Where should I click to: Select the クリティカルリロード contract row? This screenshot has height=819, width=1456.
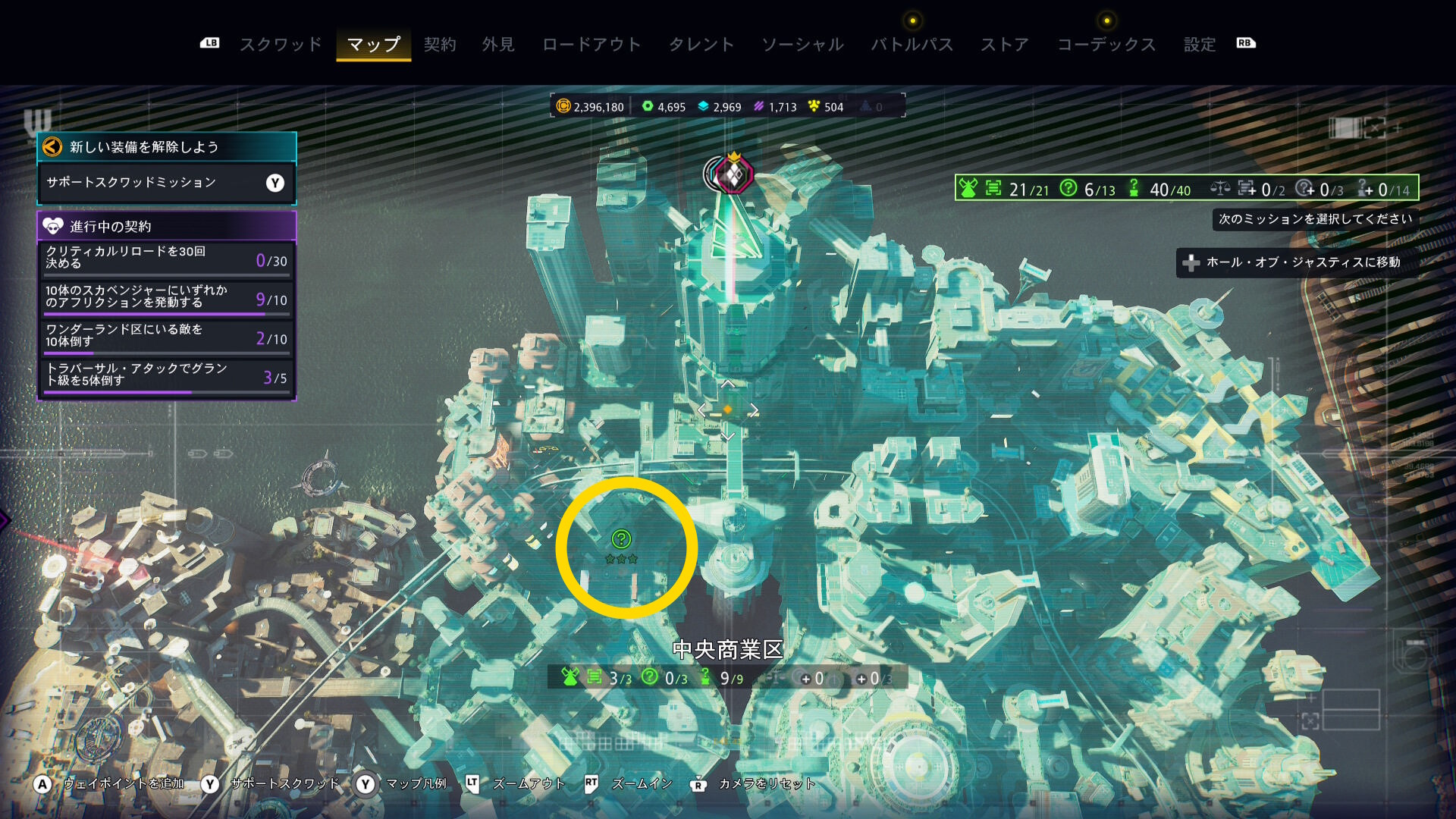point(166,258)
